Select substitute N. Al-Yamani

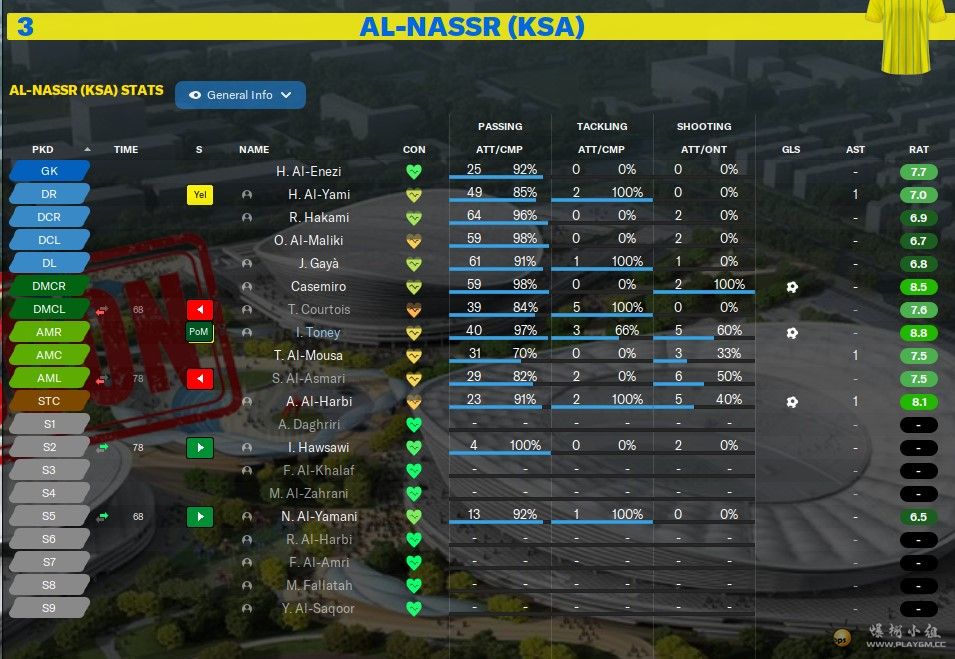(318, 517)
